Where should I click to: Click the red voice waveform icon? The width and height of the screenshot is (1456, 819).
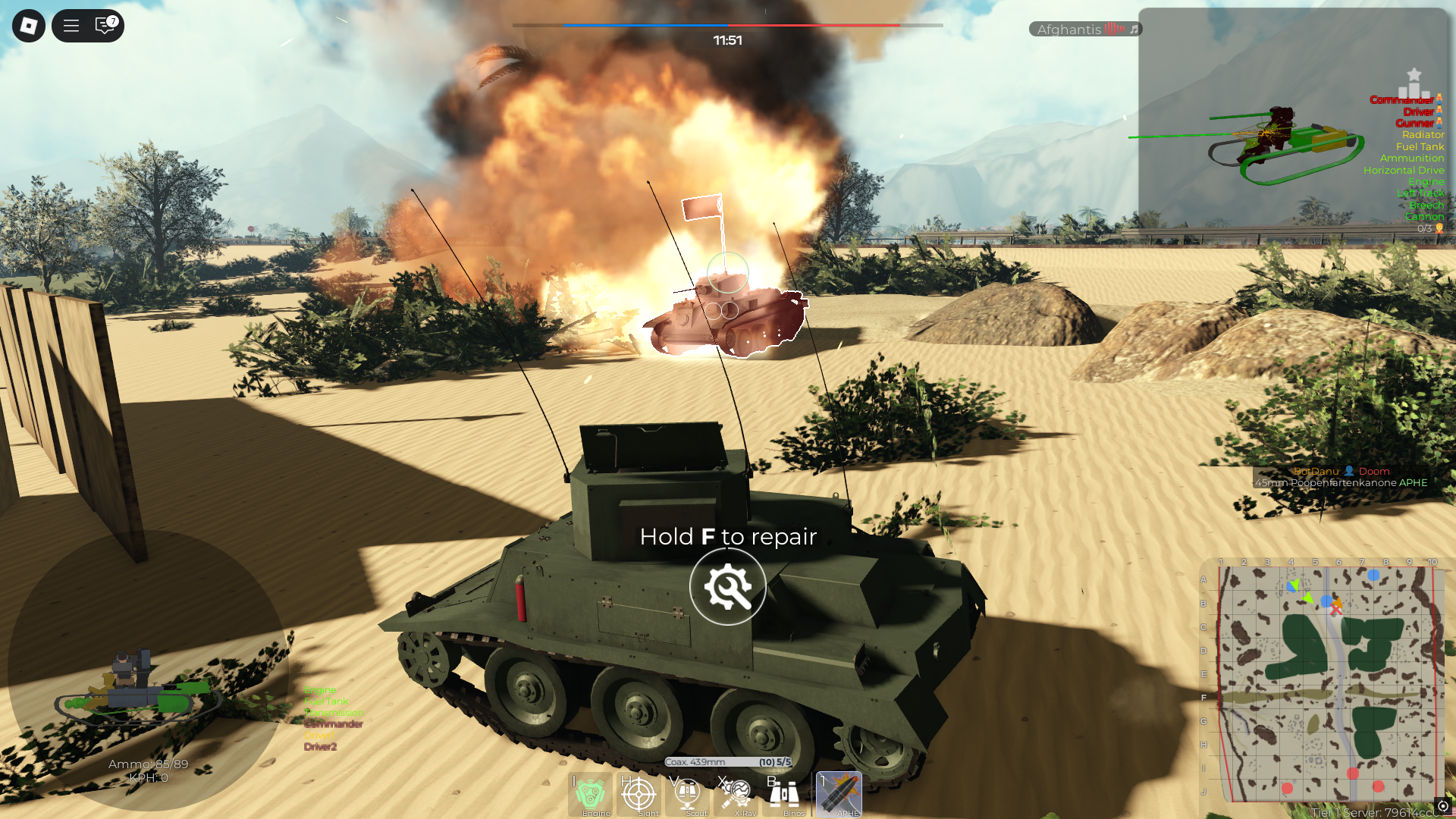tap(1113, 29)
